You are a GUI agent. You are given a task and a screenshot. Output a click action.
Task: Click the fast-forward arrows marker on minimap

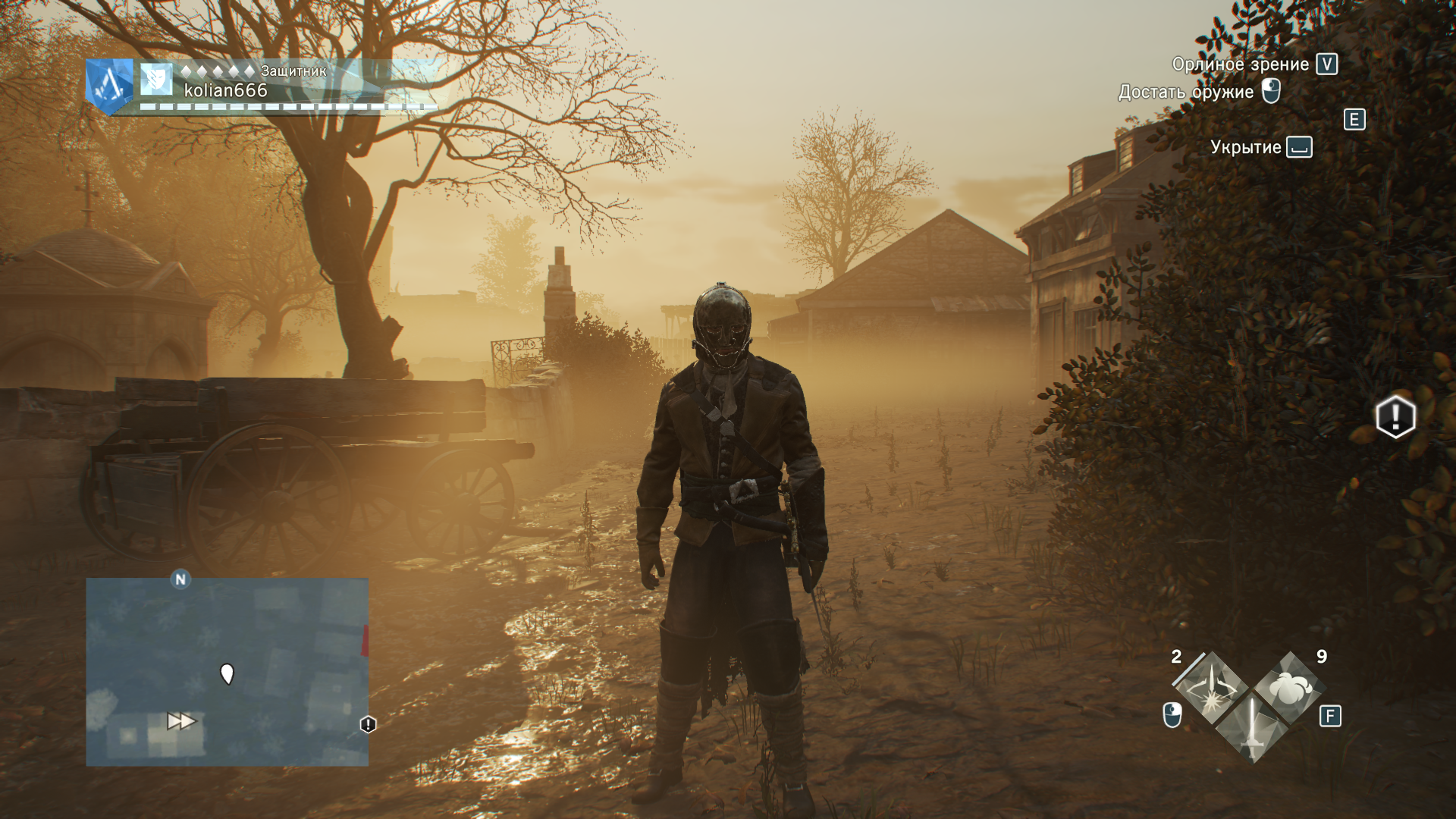[181, 720]
